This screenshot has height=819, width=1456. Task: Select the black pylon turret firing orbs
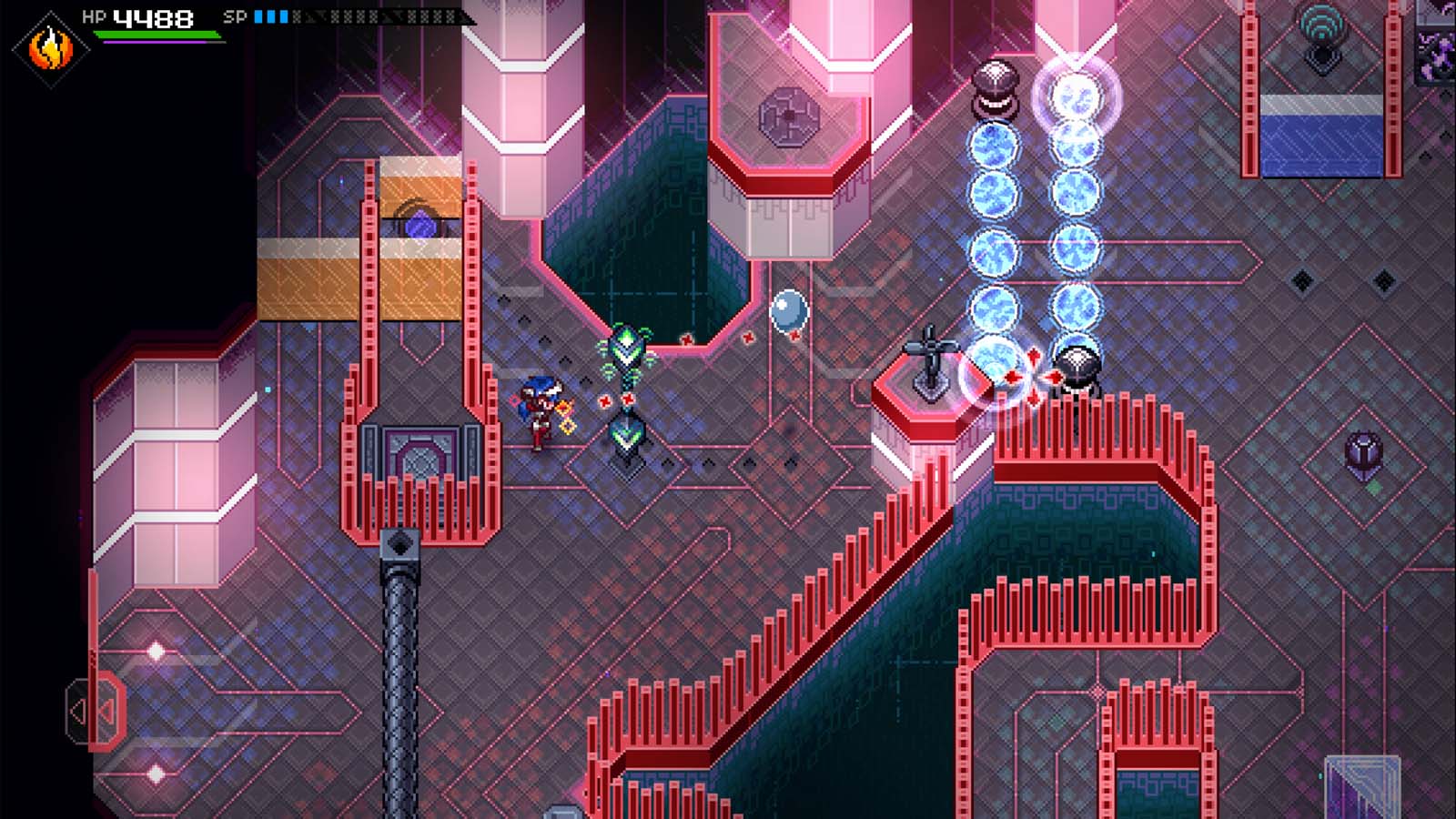[997, 86]
